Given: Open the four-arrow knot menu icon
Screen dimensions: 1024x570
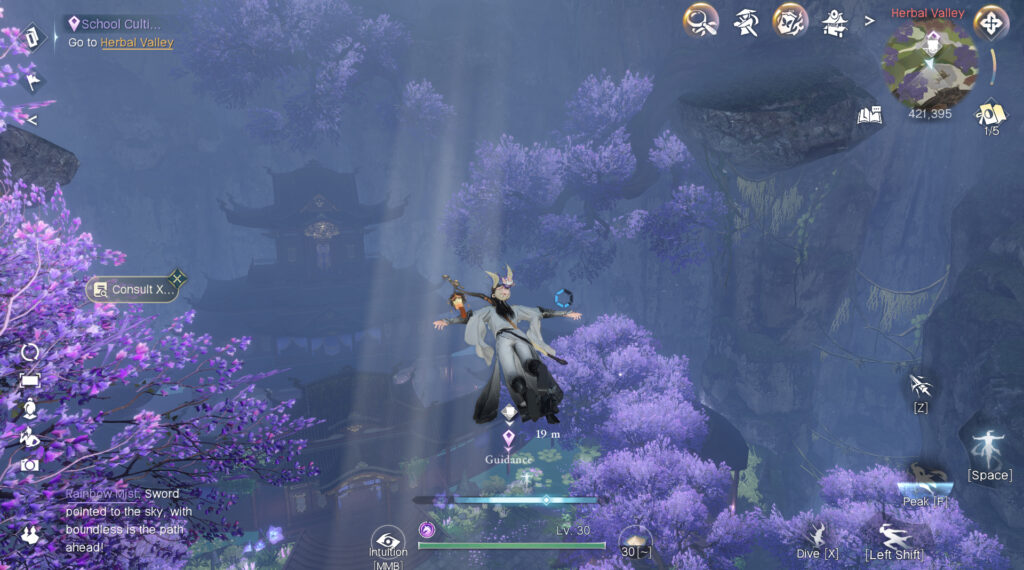Looking at the screenshot, I should [990, 21].
